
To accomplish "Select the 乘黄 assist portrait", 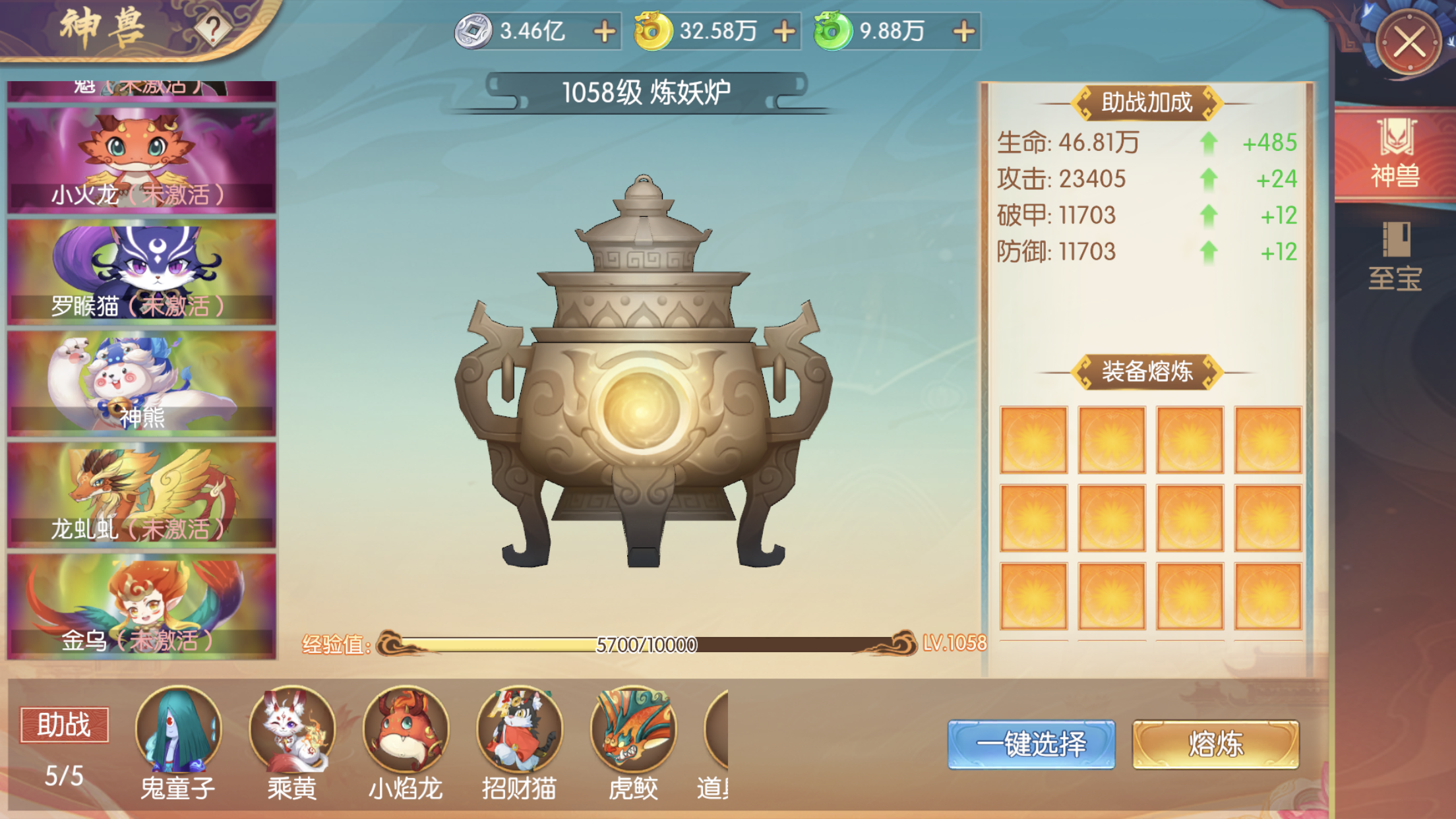I will click(x=291, y=730).
